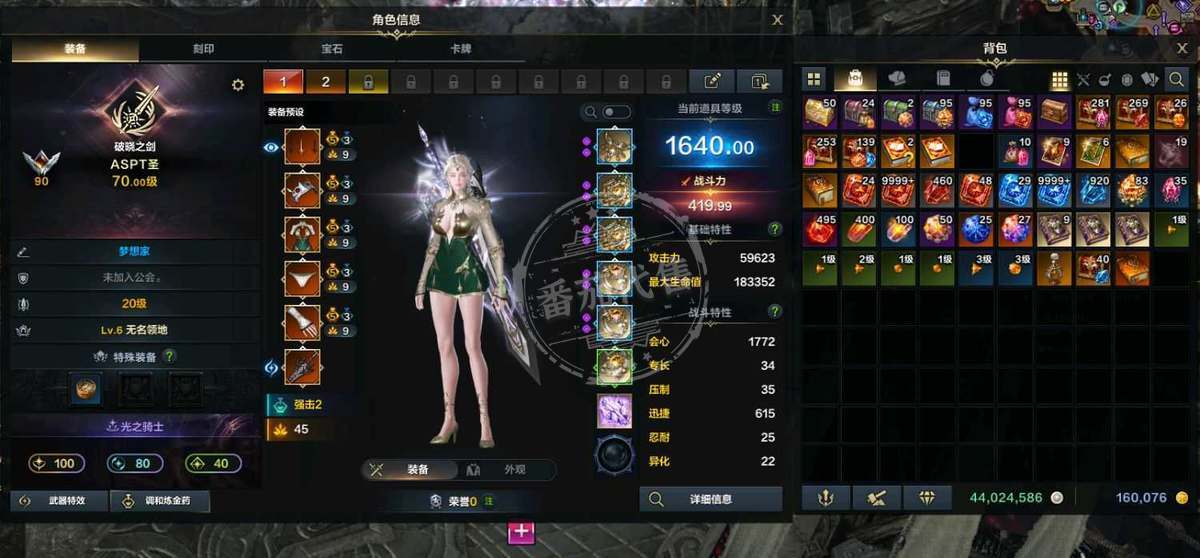The width and height of the screenshot is (1200, 558).
Task: Click the gear settings icon beside the class emblem
Action: coord(238,85)
